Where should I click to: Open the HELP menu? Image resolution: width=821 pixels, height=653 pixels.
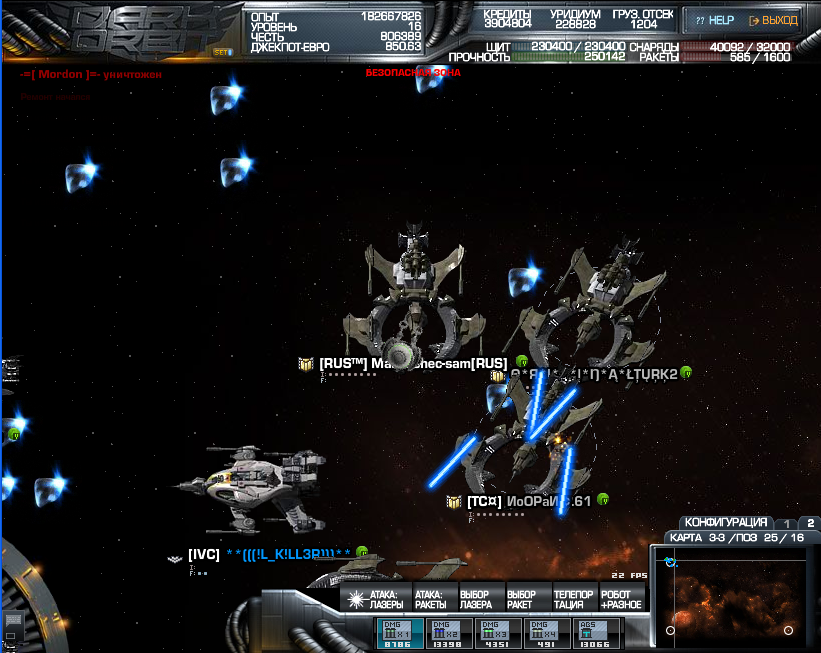pyautogui.click(x=714, y=20)
